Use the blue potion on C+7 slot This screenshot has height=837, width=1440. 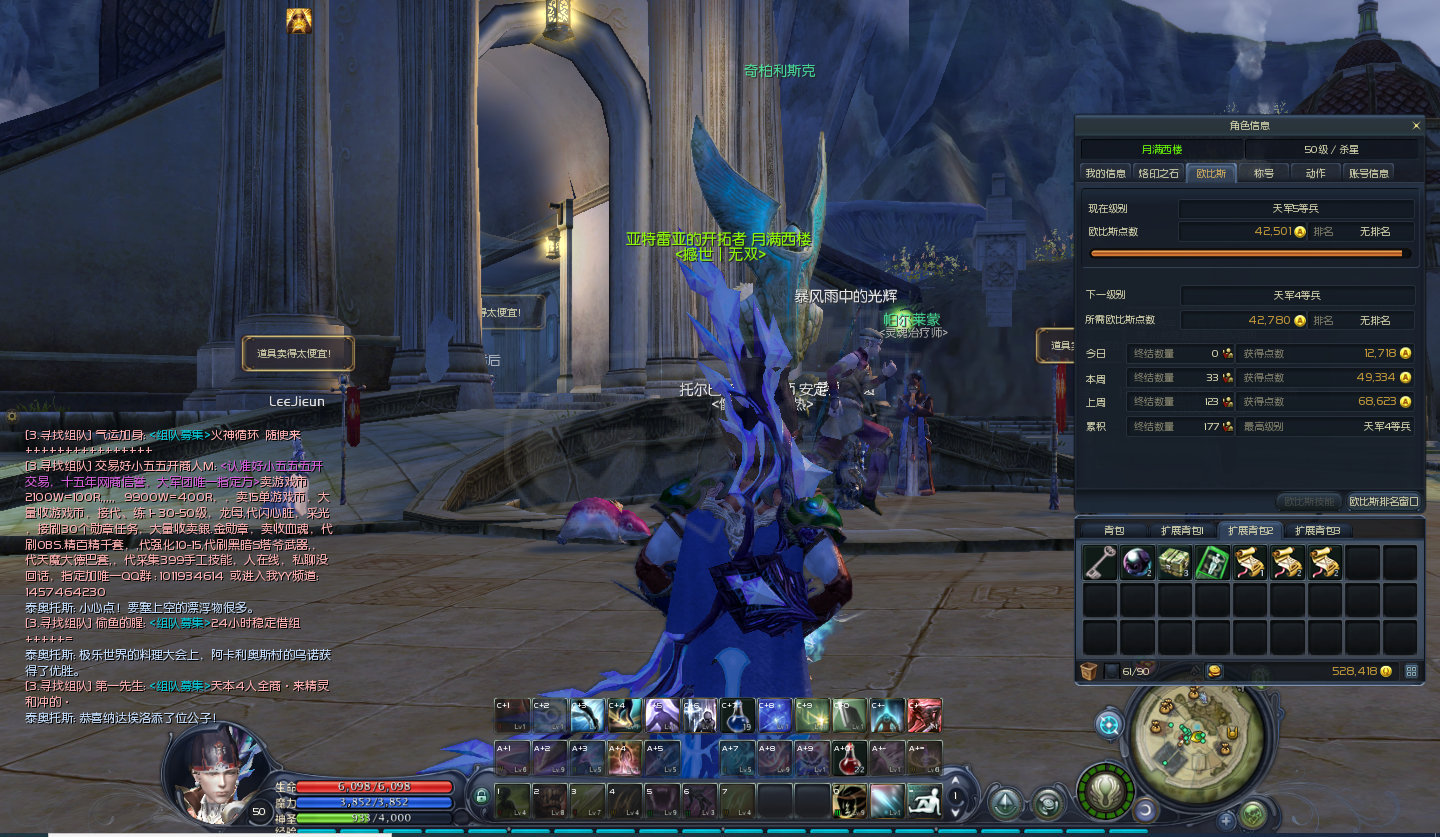pyautogui.click(x=737, y=716)
